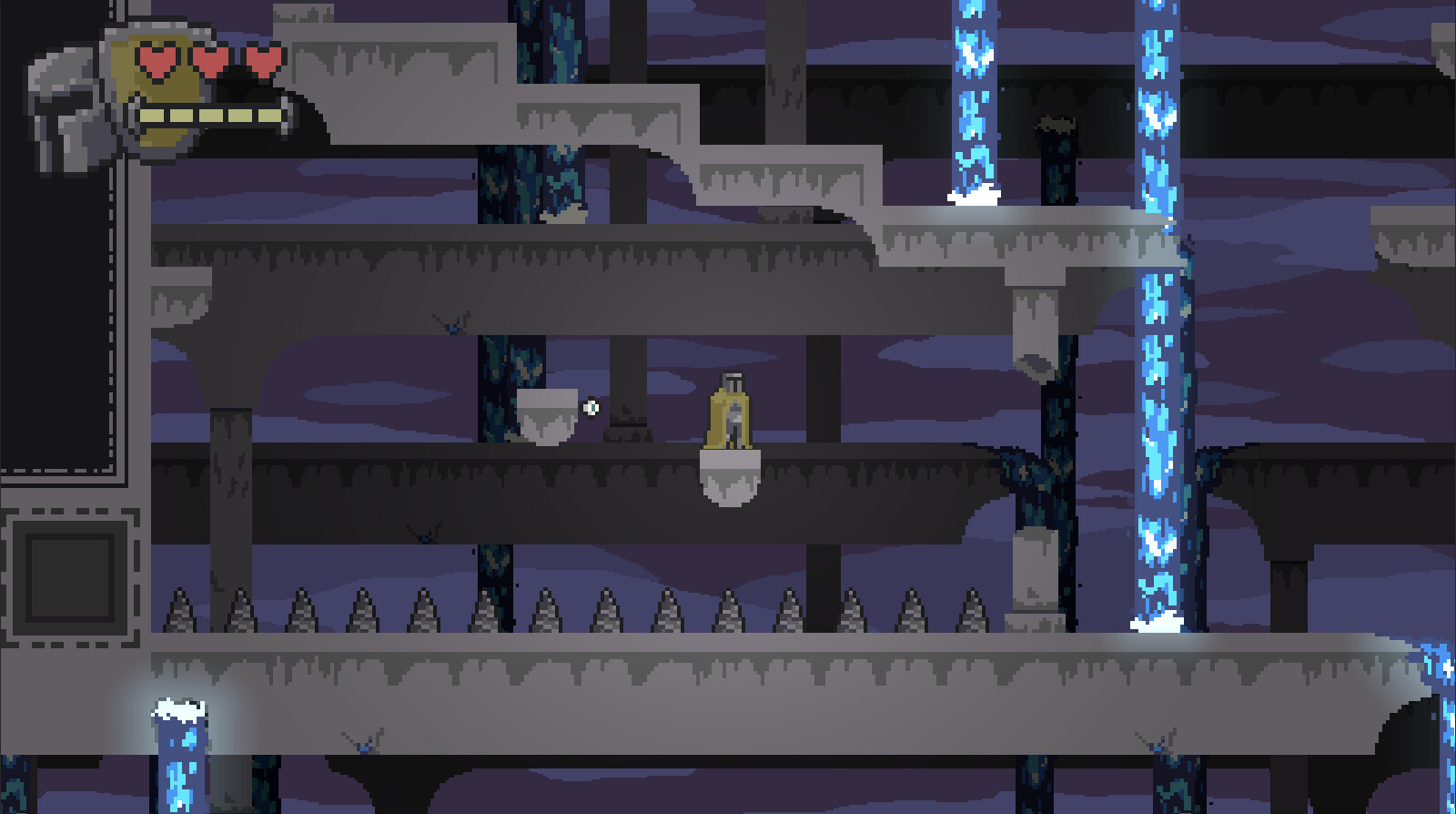The height and width of the screenshot is (814, 1456).
Task: Click the small butterfly under the spike row
Action: click(x=424, y=534)
